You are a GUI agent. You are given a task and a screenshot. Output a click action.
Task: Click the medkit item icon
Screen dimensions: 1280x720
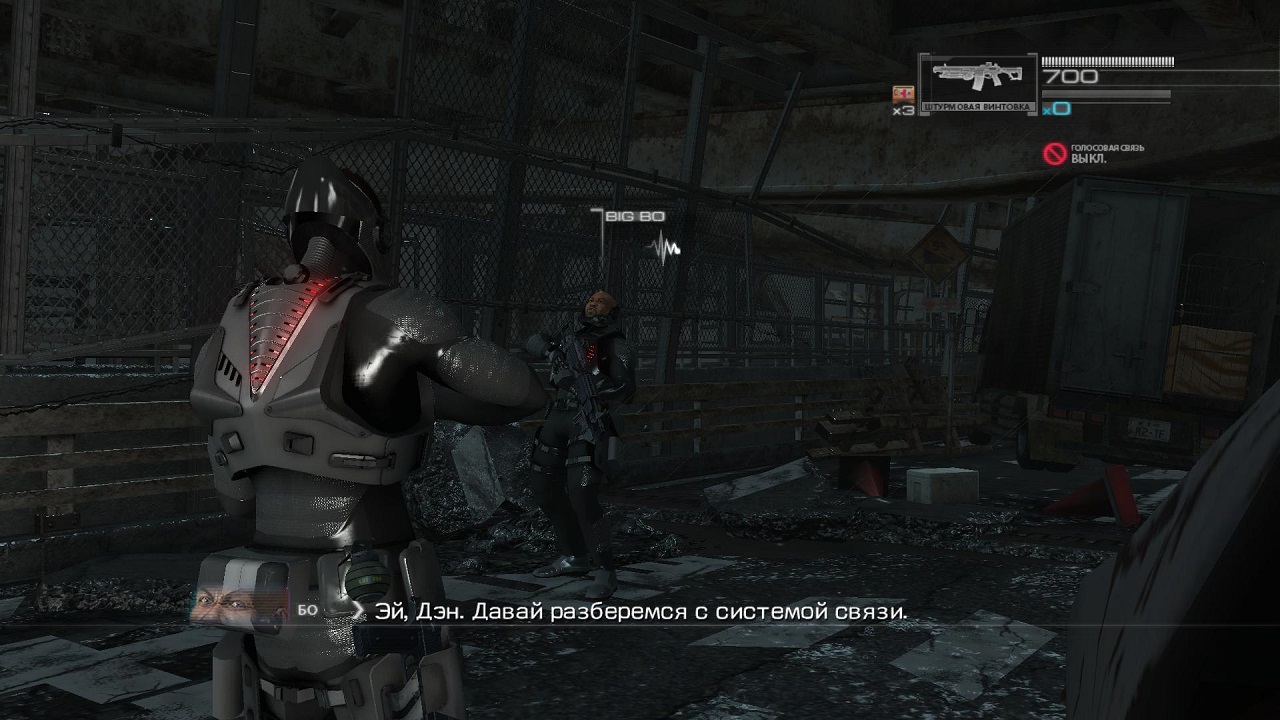tap(902, 94)
